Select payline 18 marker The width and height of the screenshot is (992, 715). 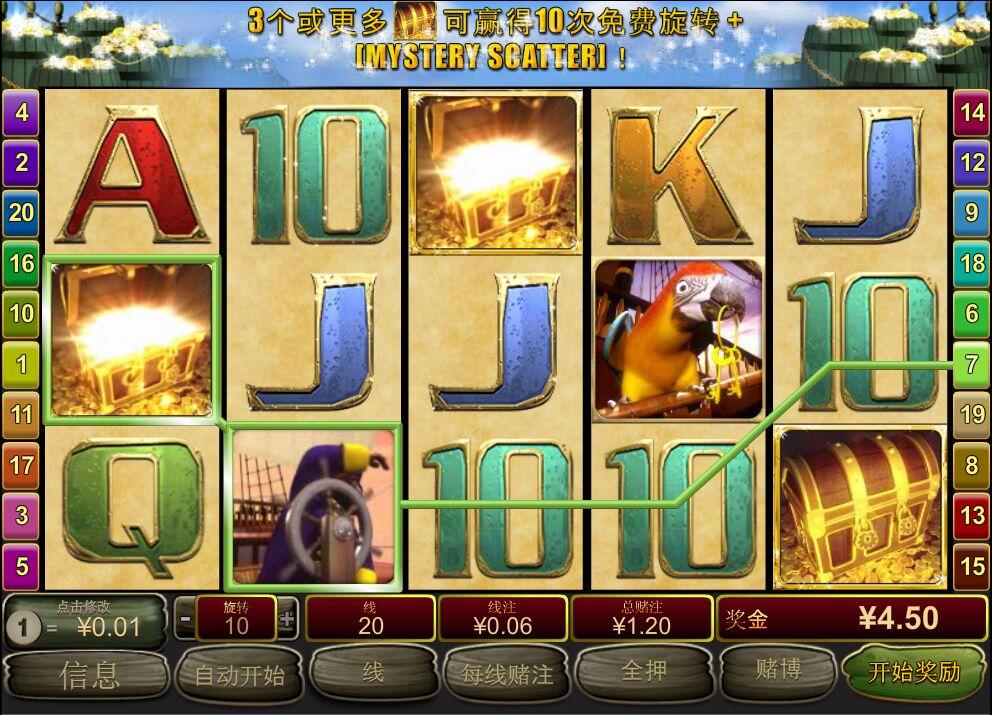(x=971, y=264)
